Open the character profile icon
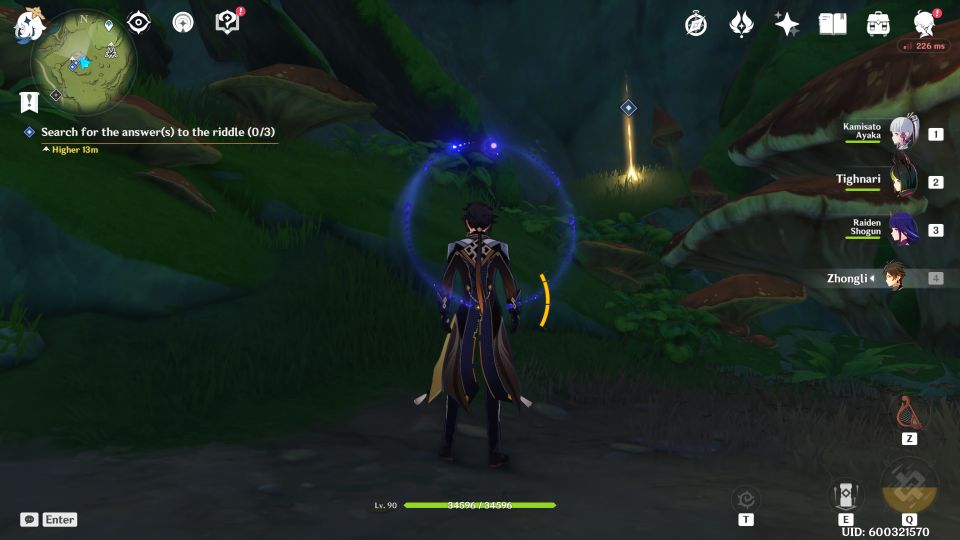Screen dimensions: 960x540 pos(924,24)
